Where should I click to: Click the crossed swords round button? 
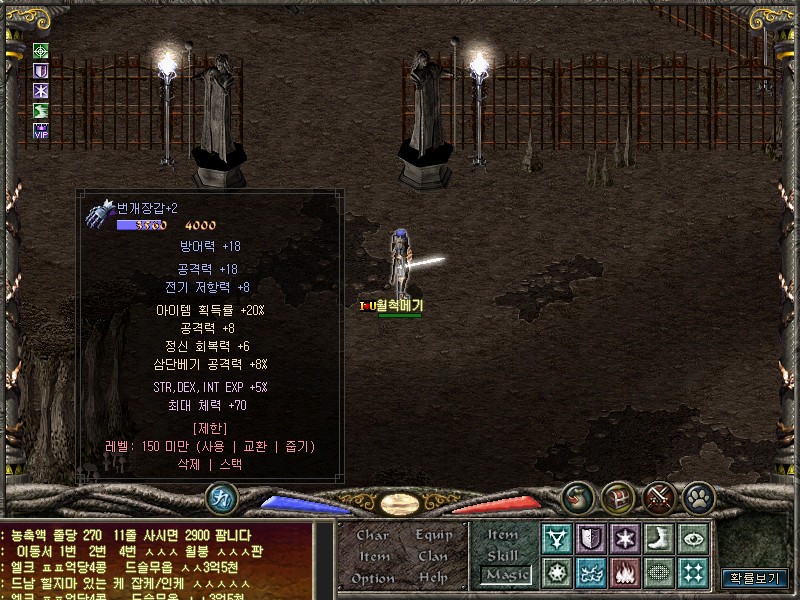tap(659, 496)
